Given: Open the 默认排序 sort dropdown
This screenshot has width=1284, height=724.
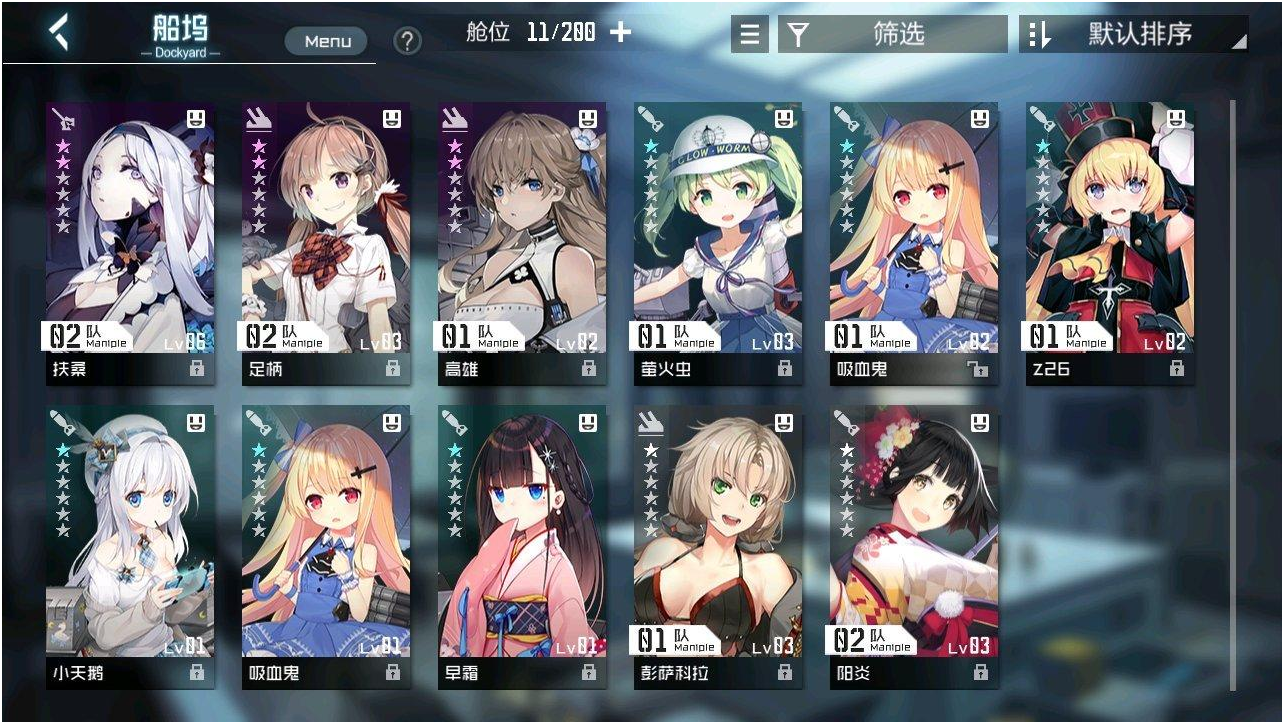Looking at the screenshot, I should [1134, 35].
